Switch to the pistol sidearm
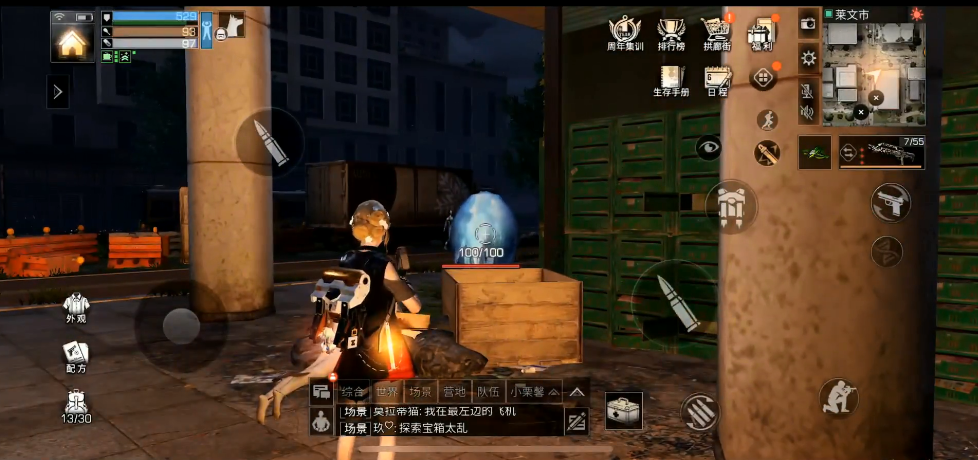The height and width of the screenshot is (460, 978). (886, 202)
